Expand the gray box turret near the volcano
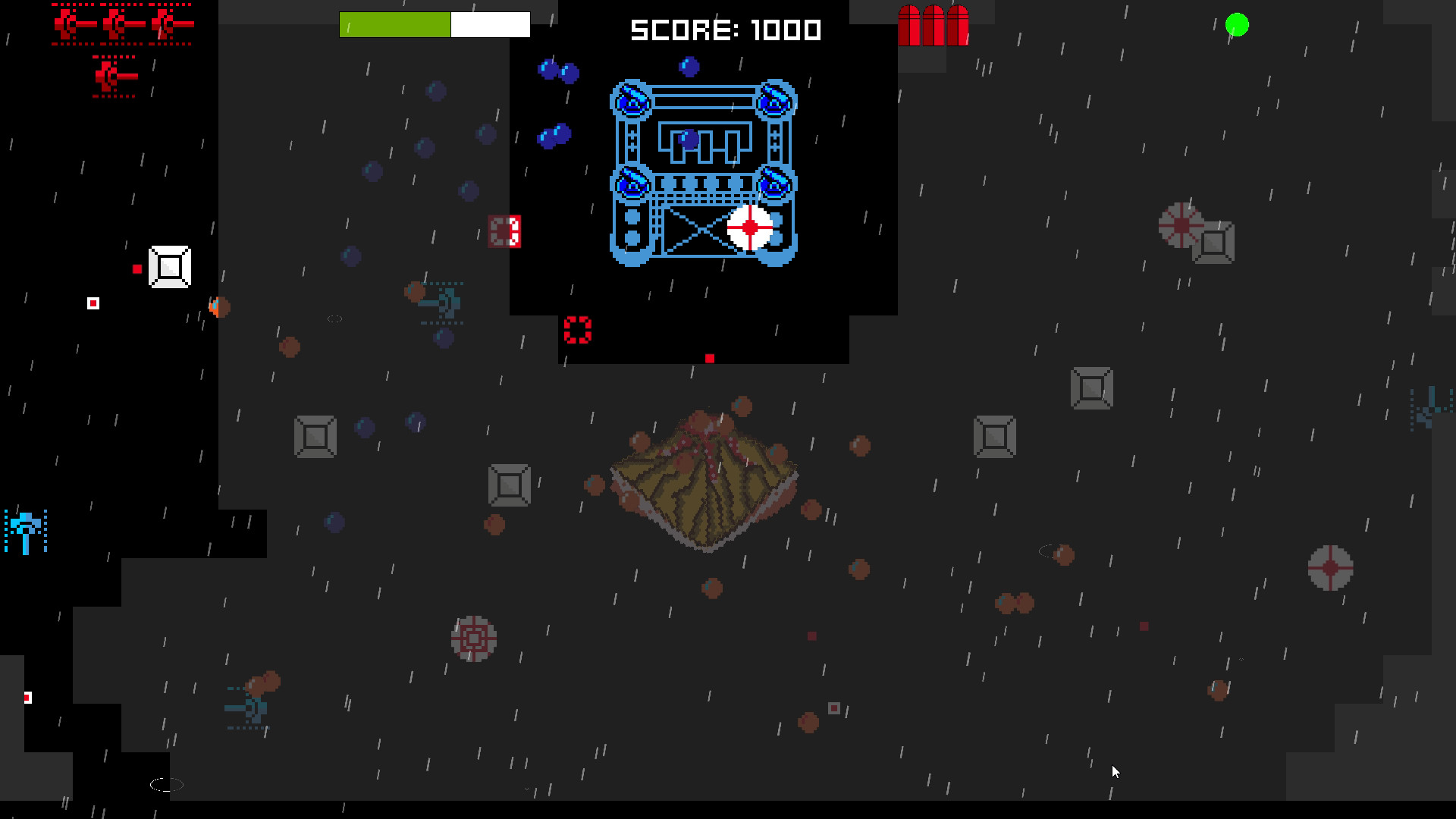1456x819 pixels. (x=510, y=483)
